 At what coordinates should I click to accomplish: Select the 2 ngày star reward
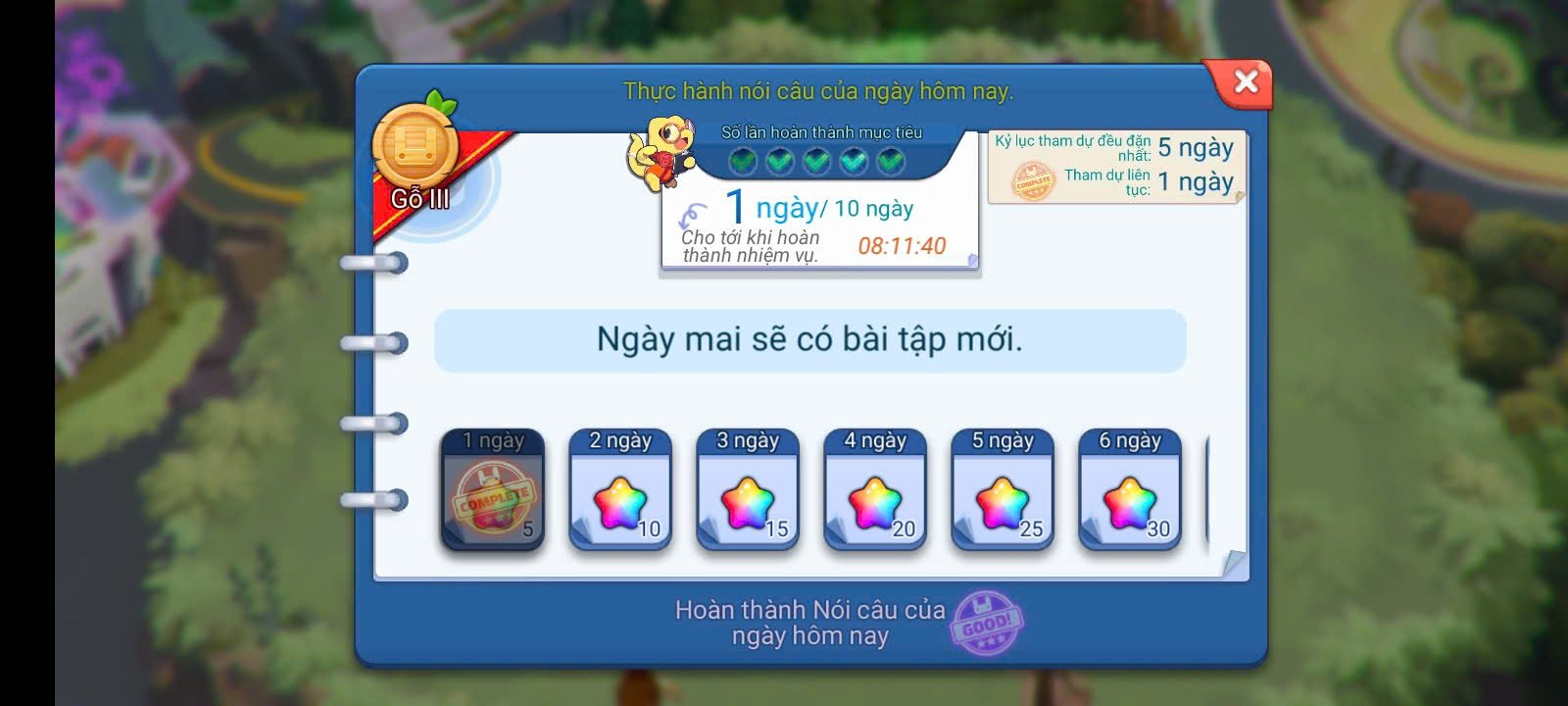[620, 489]
